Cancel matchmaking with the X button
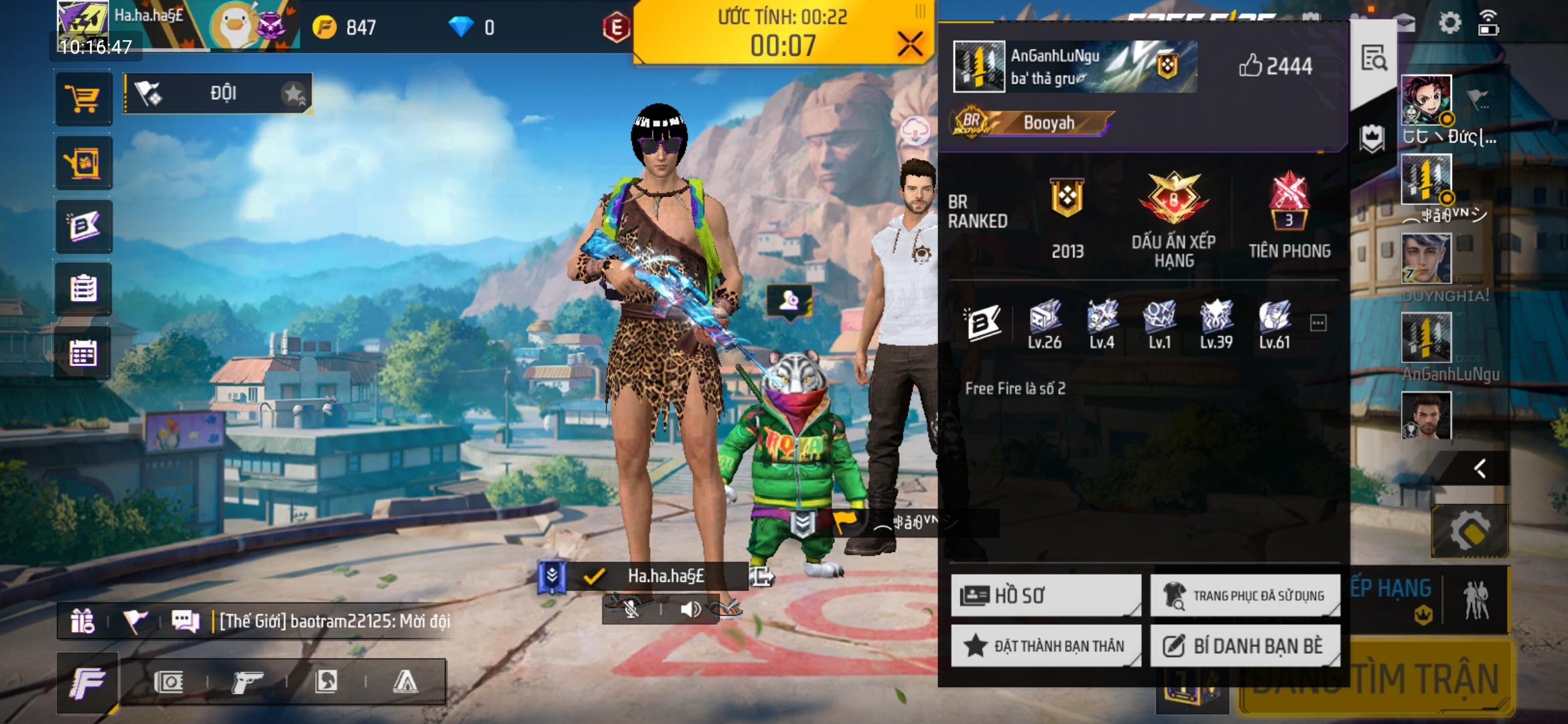1568x724 pixels. click(910, 44)
